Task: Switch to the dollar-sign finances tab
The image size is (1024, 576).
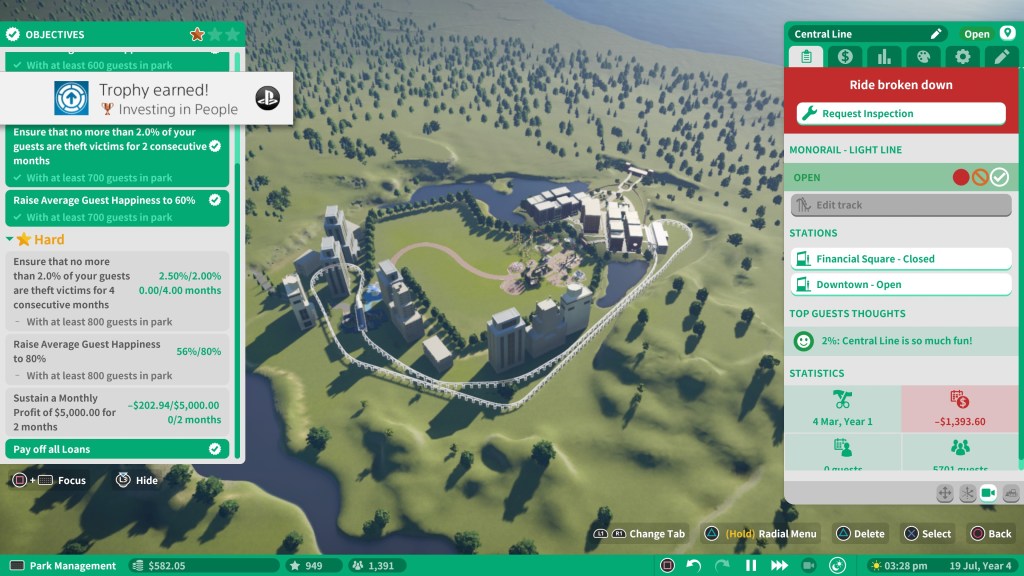Action: (x=845, y=57)
